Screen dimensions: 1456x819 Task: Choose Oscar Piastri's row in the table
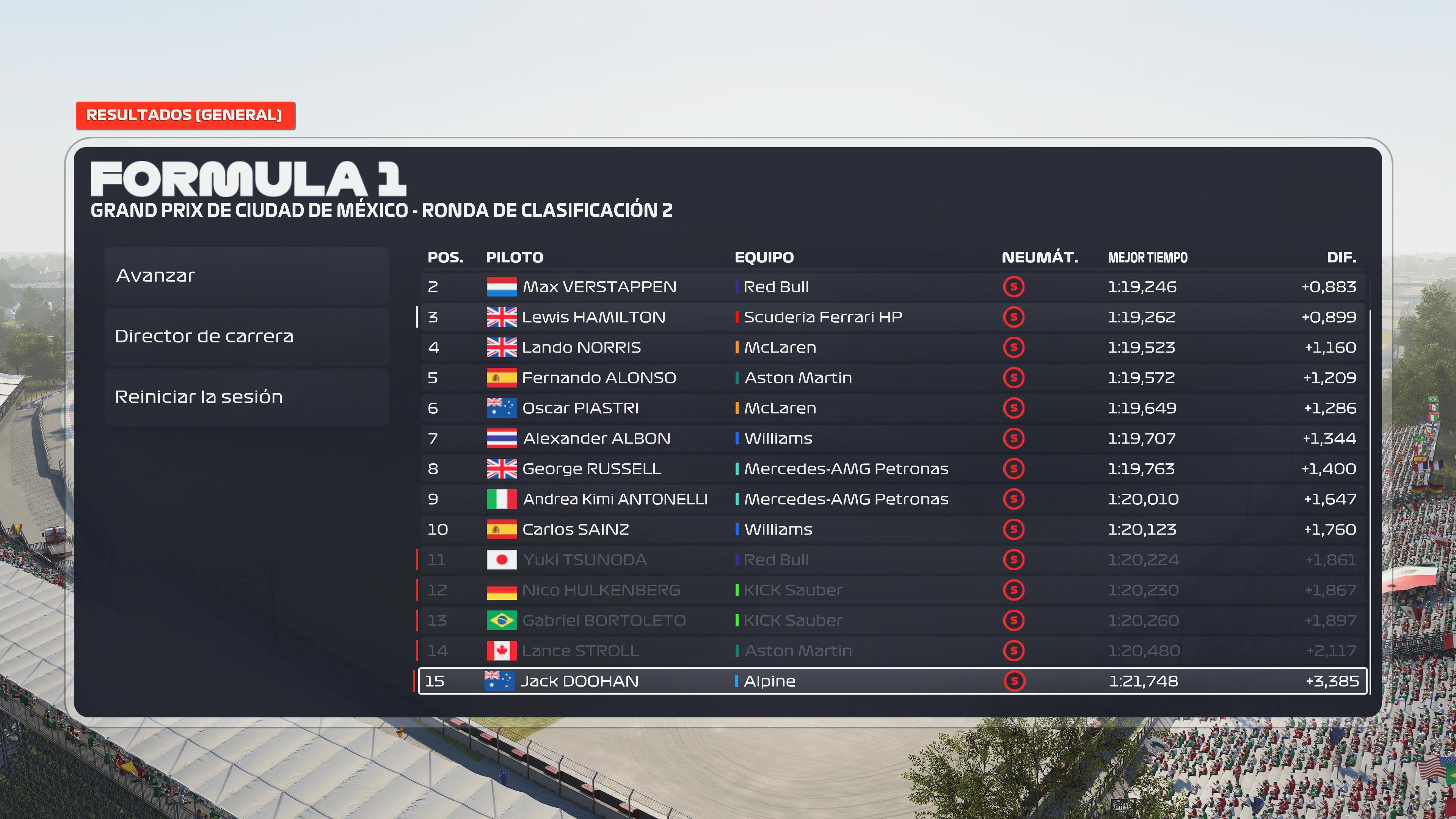(x=892, y=408)
